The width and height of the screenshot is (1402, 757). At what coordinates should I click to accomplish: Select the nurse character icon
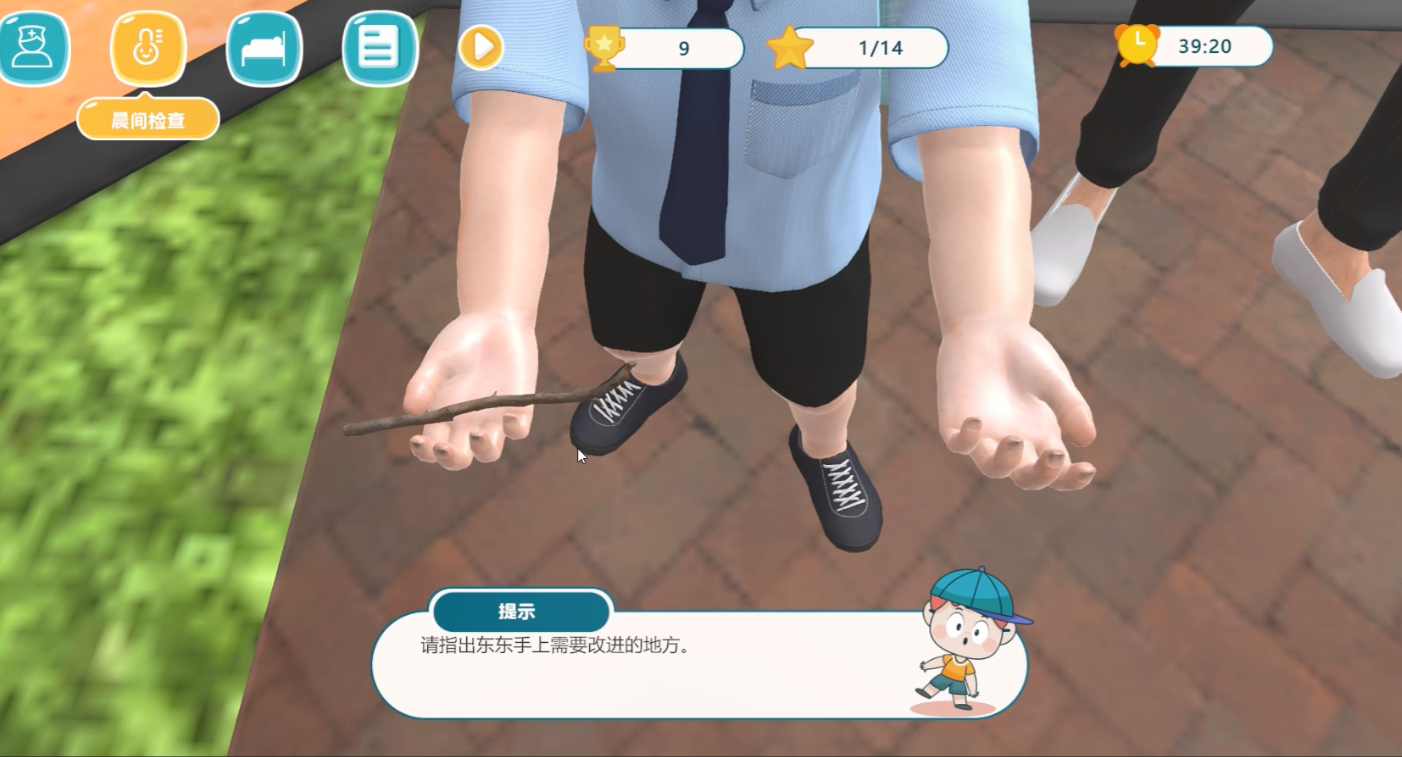[x=36, y=45]
